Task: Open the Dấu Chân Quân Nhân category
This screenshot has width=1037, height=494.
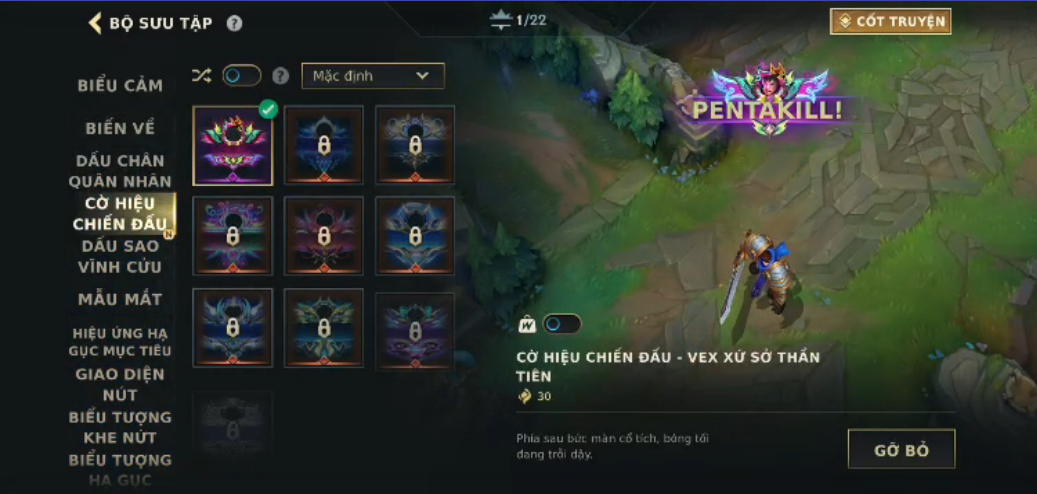Action: click(x=120, y=171)
